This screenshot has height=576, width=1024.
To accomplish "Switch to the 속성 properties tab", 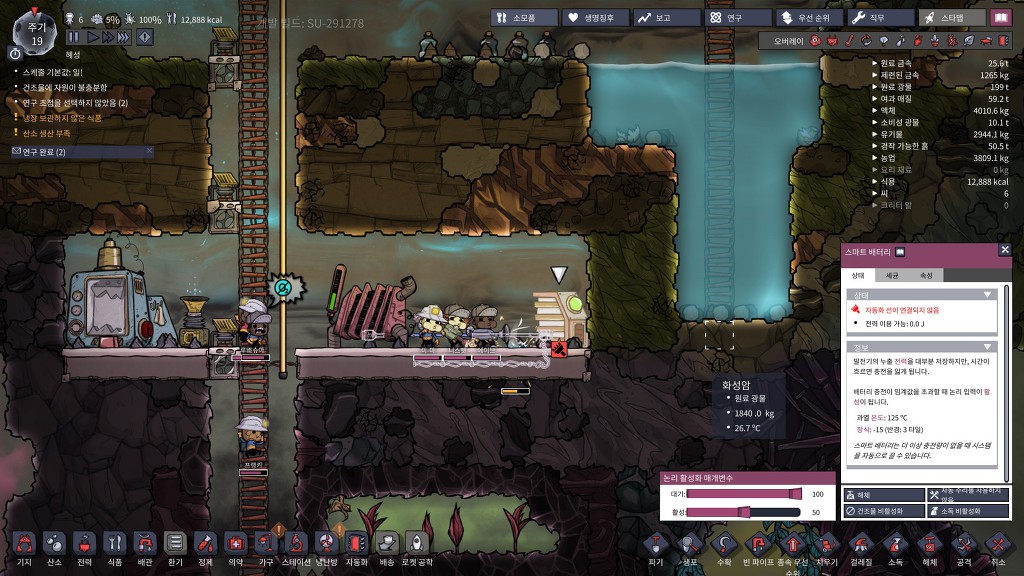I will coord(926,275).
